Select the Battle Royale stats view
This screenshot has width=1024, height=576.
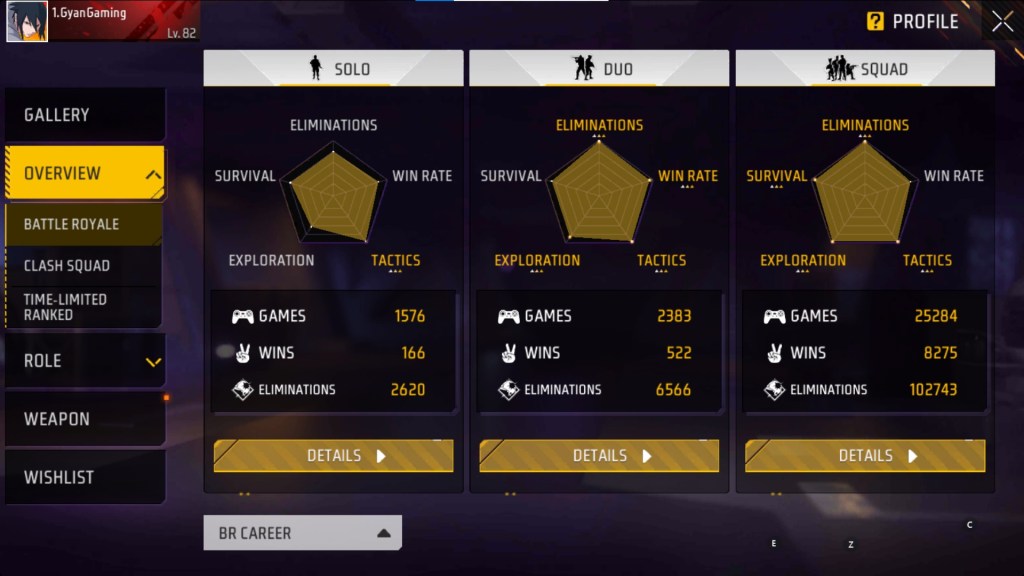[x=84, y=224]
